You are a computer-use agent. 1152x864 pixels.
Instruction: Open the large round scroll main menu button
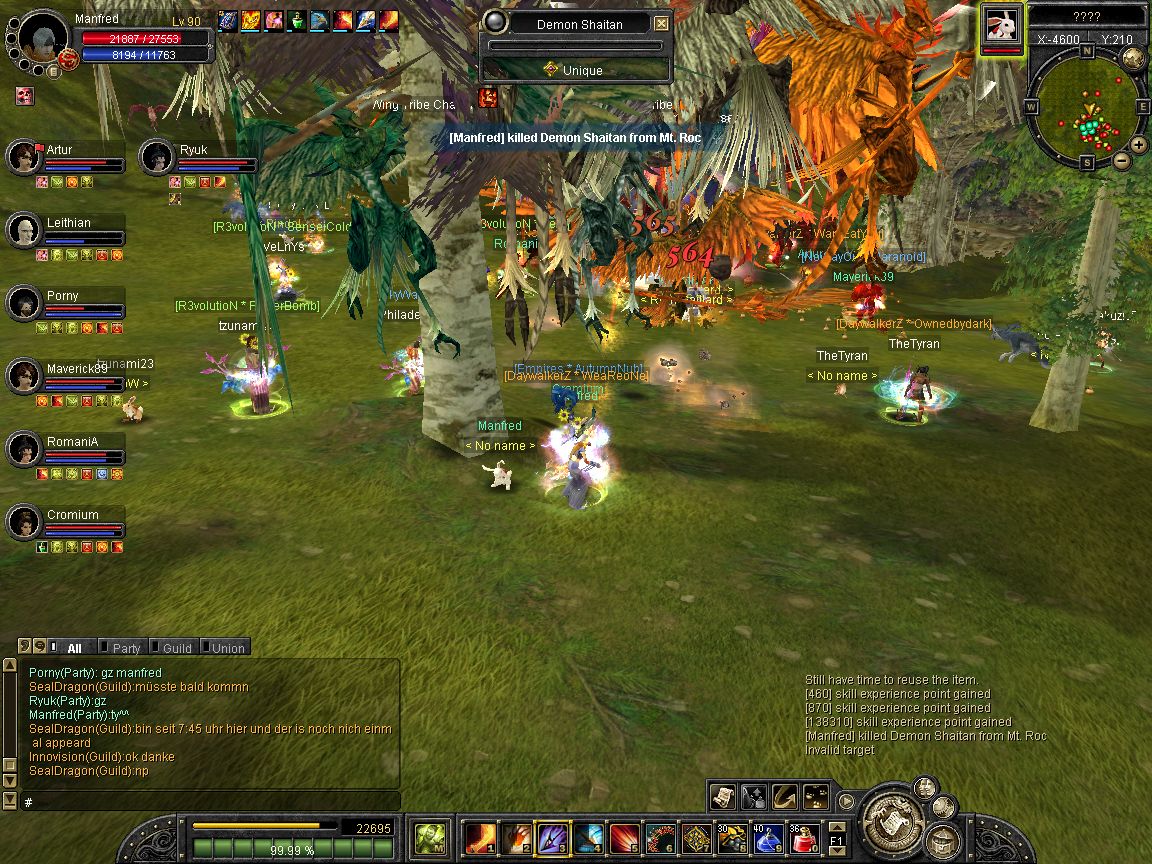pos(892,820)
